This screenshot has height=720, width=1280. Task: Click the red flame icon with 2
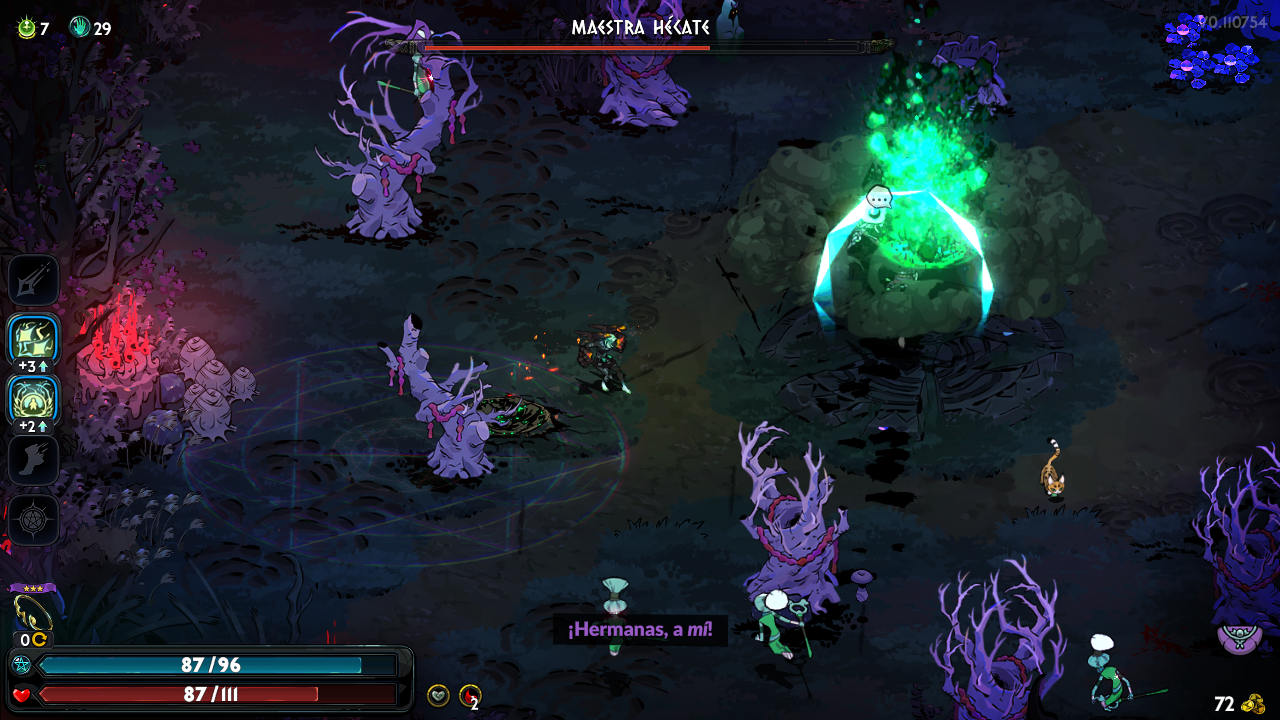click(469, 695)
